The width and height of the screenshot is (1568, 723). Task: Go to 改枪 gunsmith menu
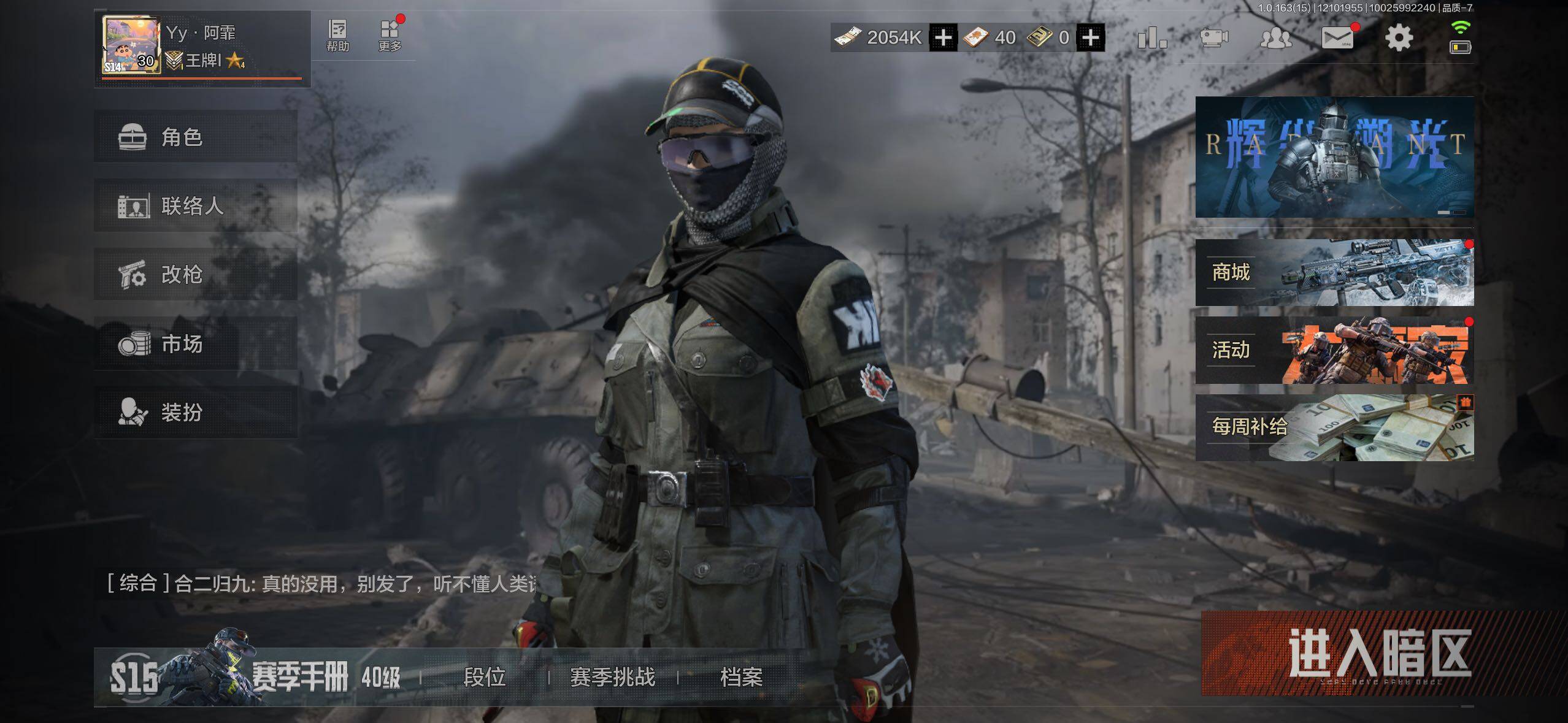[195, 274]
